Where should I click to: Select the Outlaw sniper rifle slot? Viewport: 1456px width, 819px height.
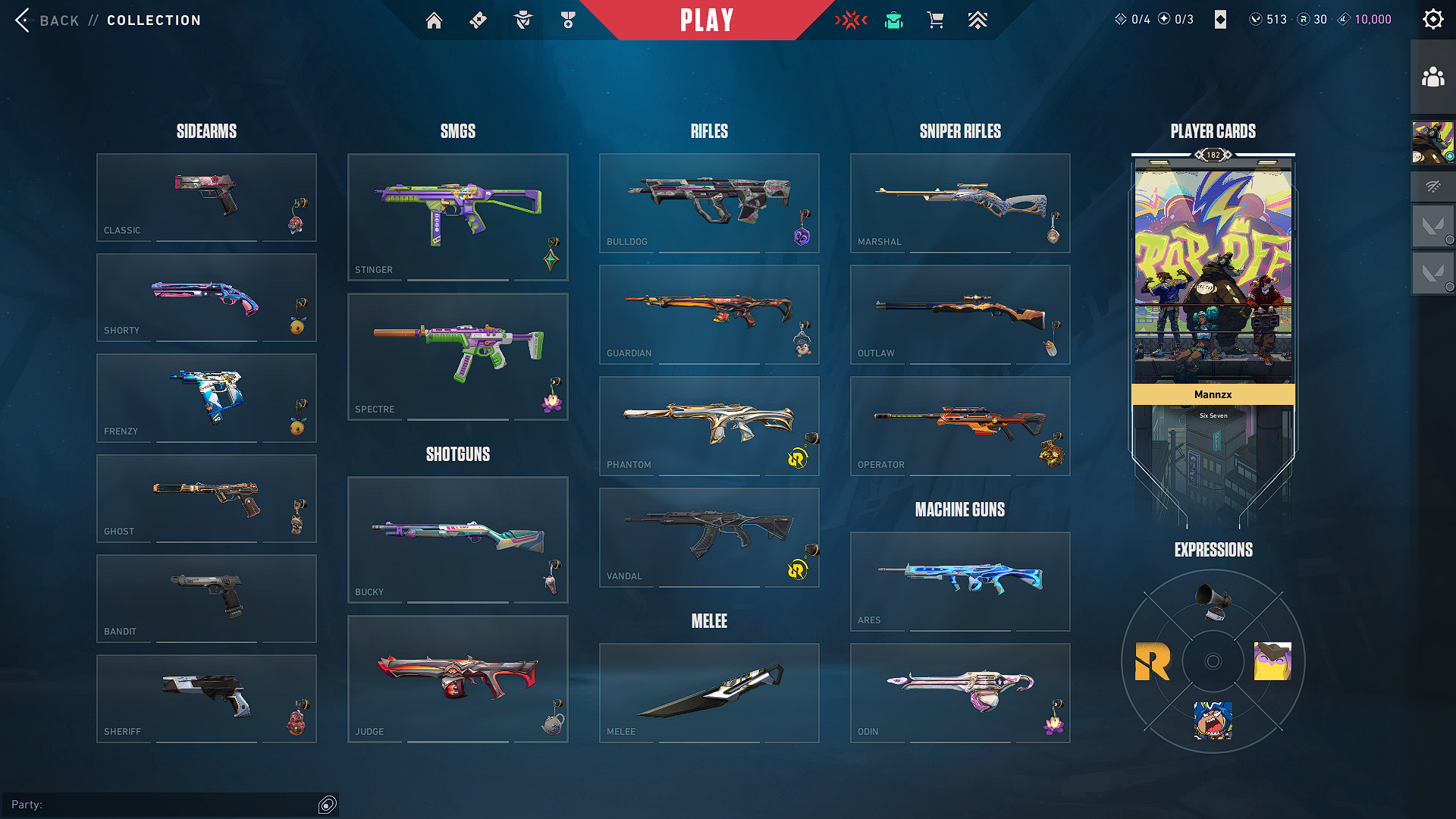pos(960,314)
